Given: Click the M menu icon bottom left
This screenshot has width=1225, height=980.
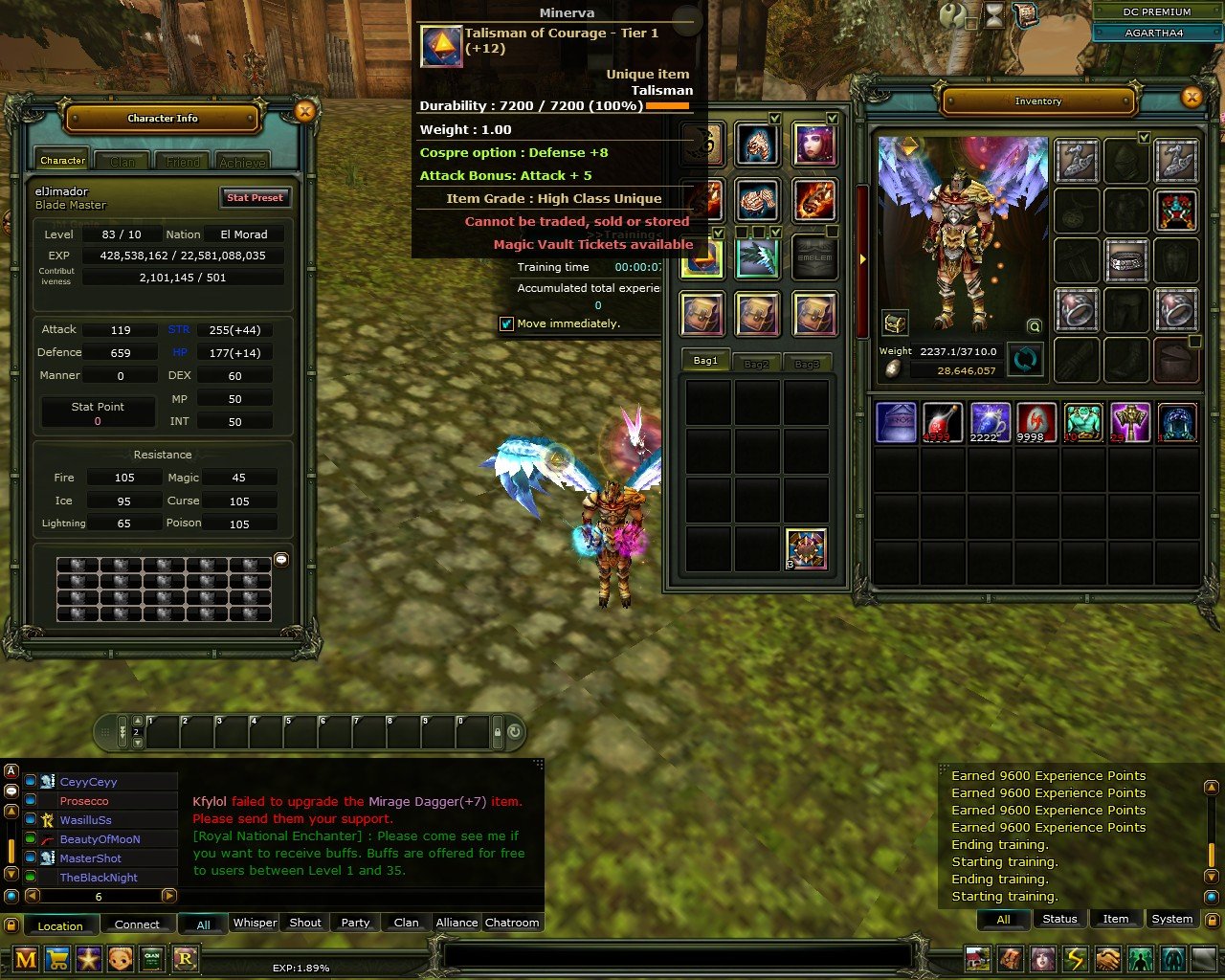Looking at the screenshot, I should (x=26, y=958).
